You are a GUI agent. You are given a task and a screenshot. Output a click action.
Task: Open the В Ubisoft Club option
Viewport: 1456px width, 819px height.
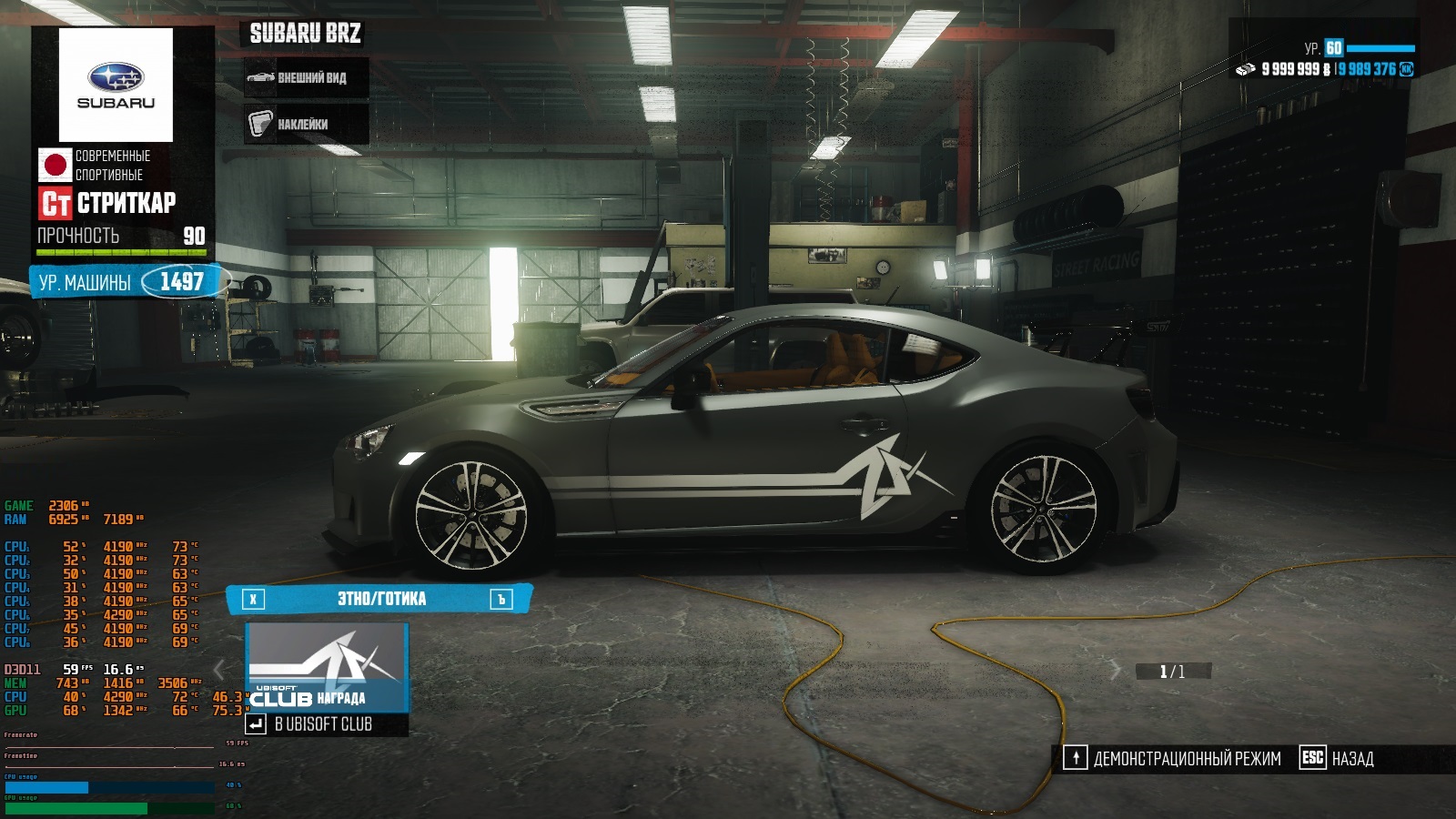pyautogui.click(x=323, y=724)
